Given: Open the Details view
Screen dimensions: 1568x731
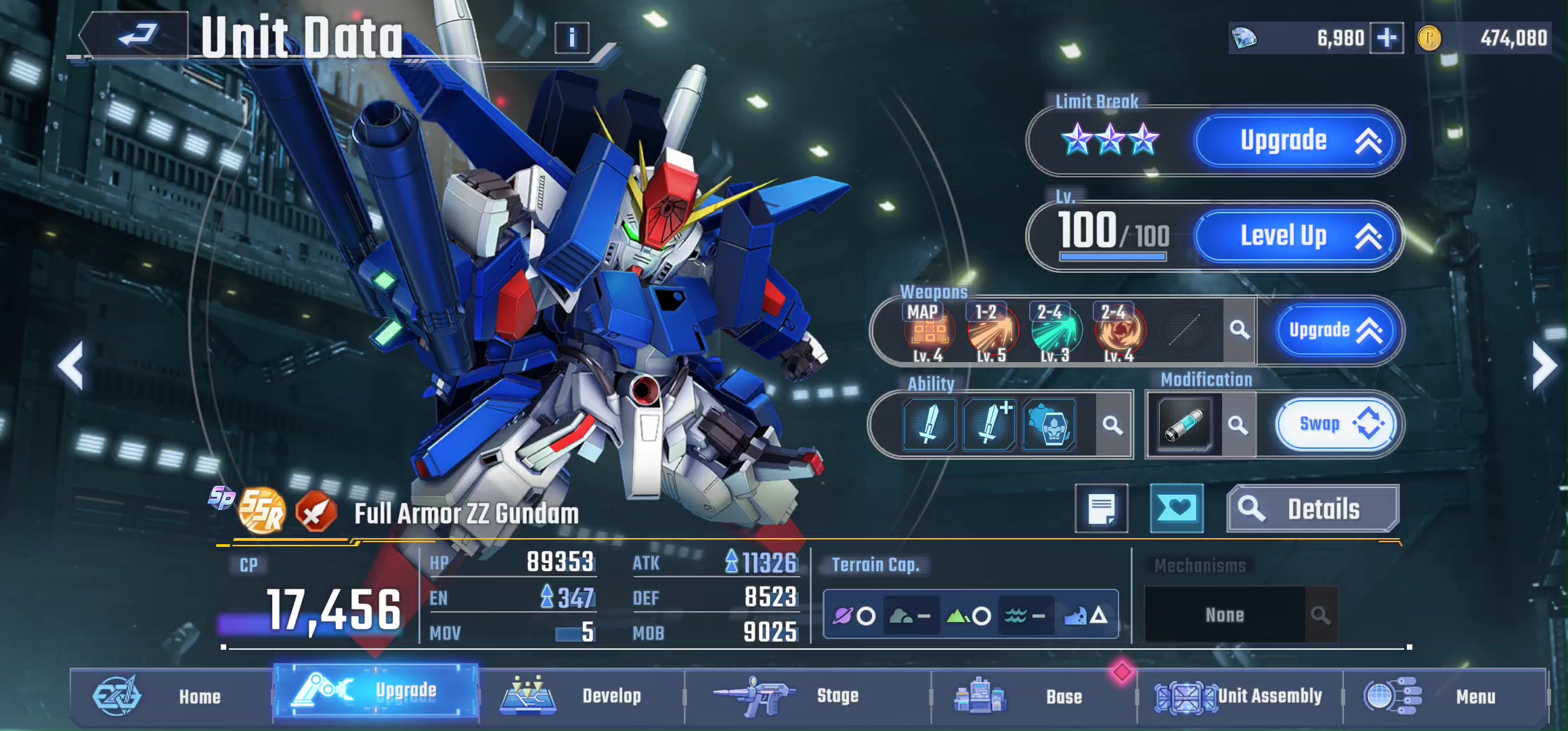Looking at the screenshot, I should point(1312,509).
